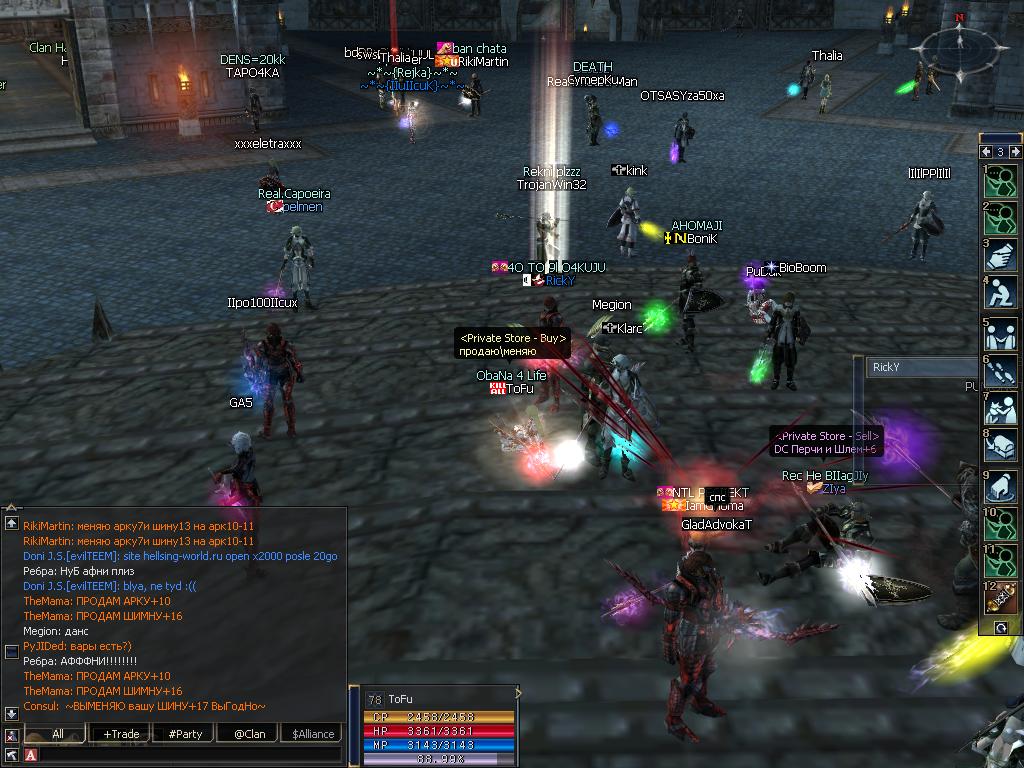Select the private store action in slot 7

(x=1002, y=409)
